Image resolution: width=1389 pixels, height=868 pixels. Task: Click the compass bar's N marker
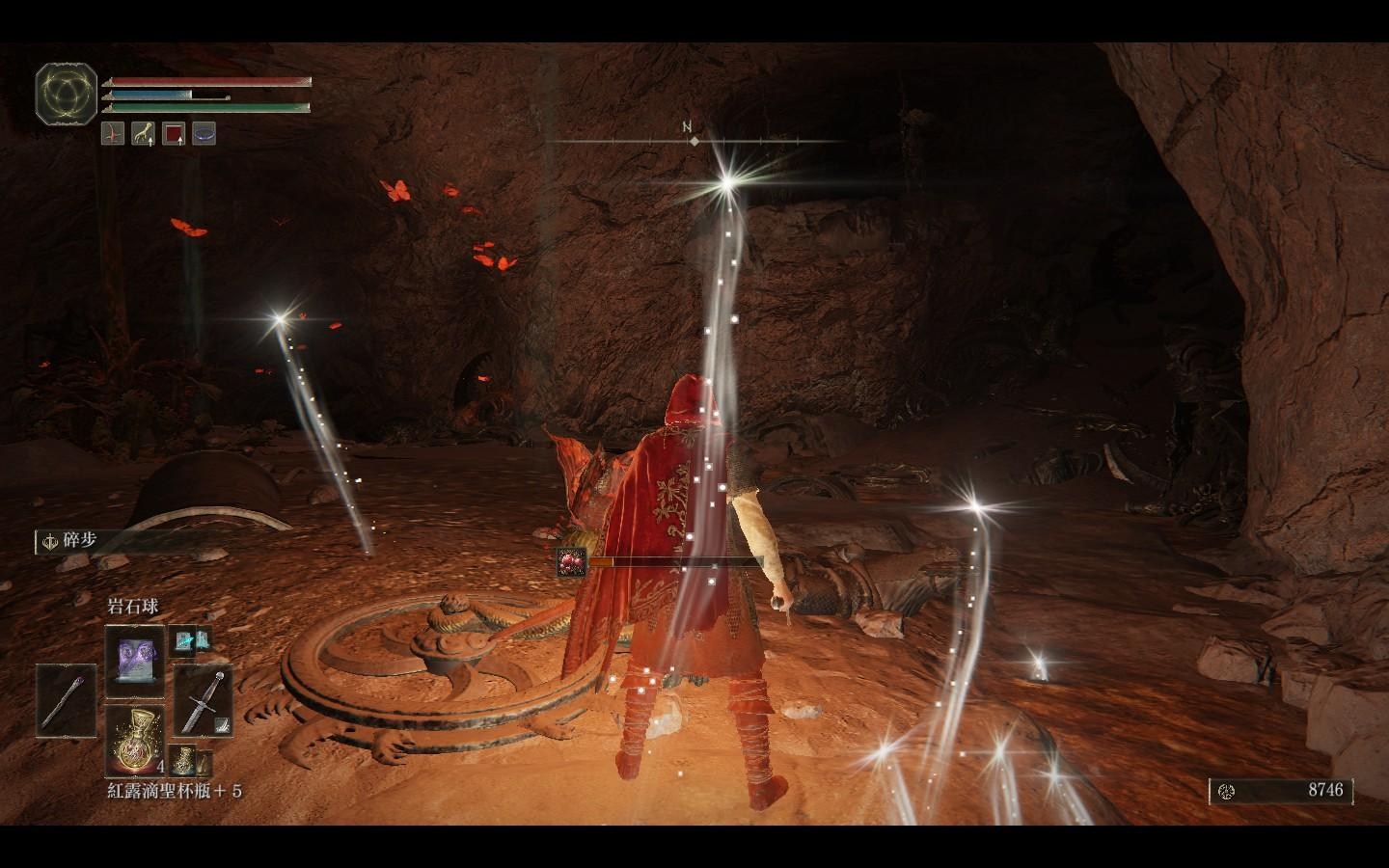pyautogui.click(x=687, y=127)
